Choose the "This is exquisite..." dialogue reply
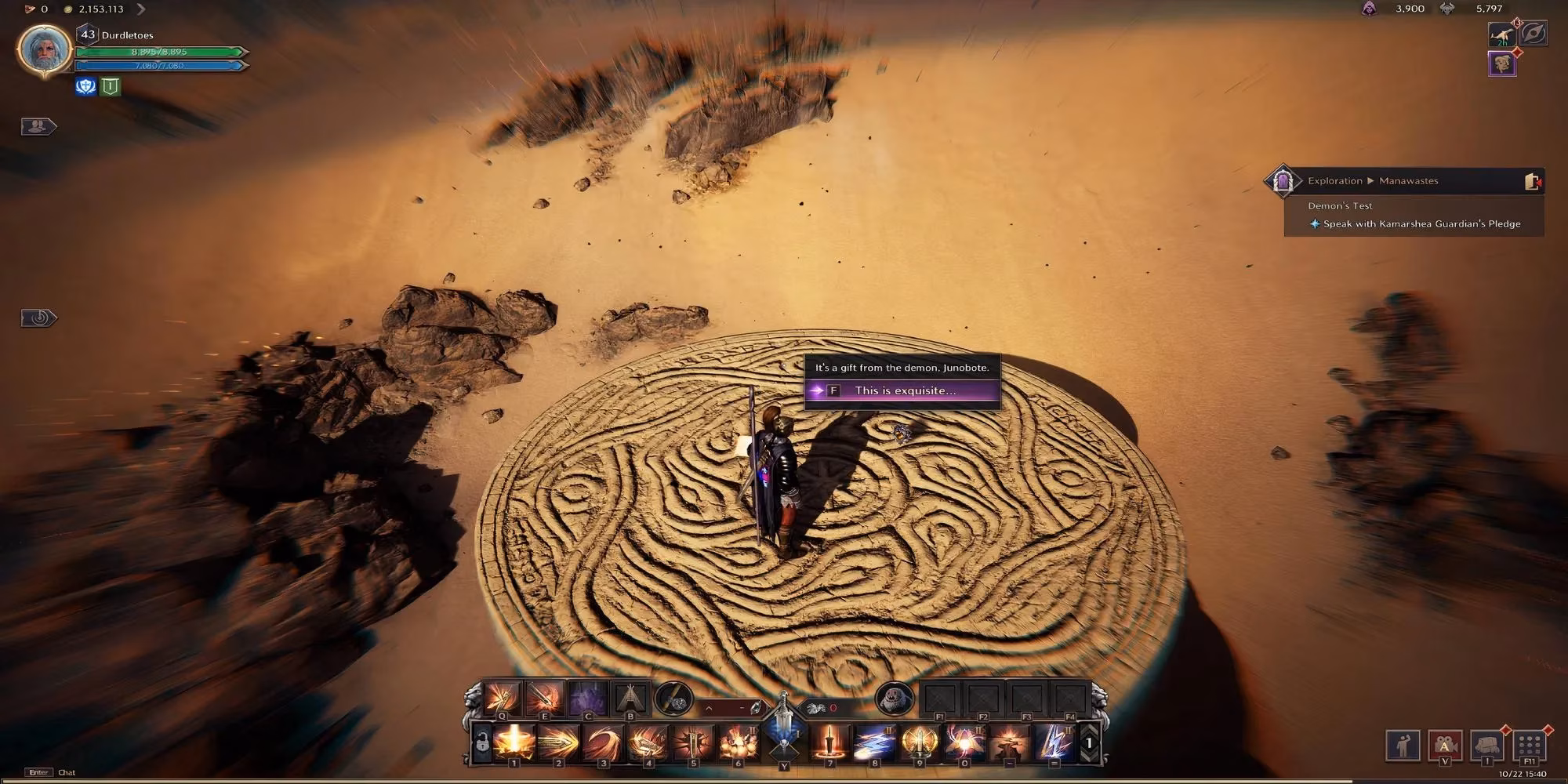 tap(903, 390)
